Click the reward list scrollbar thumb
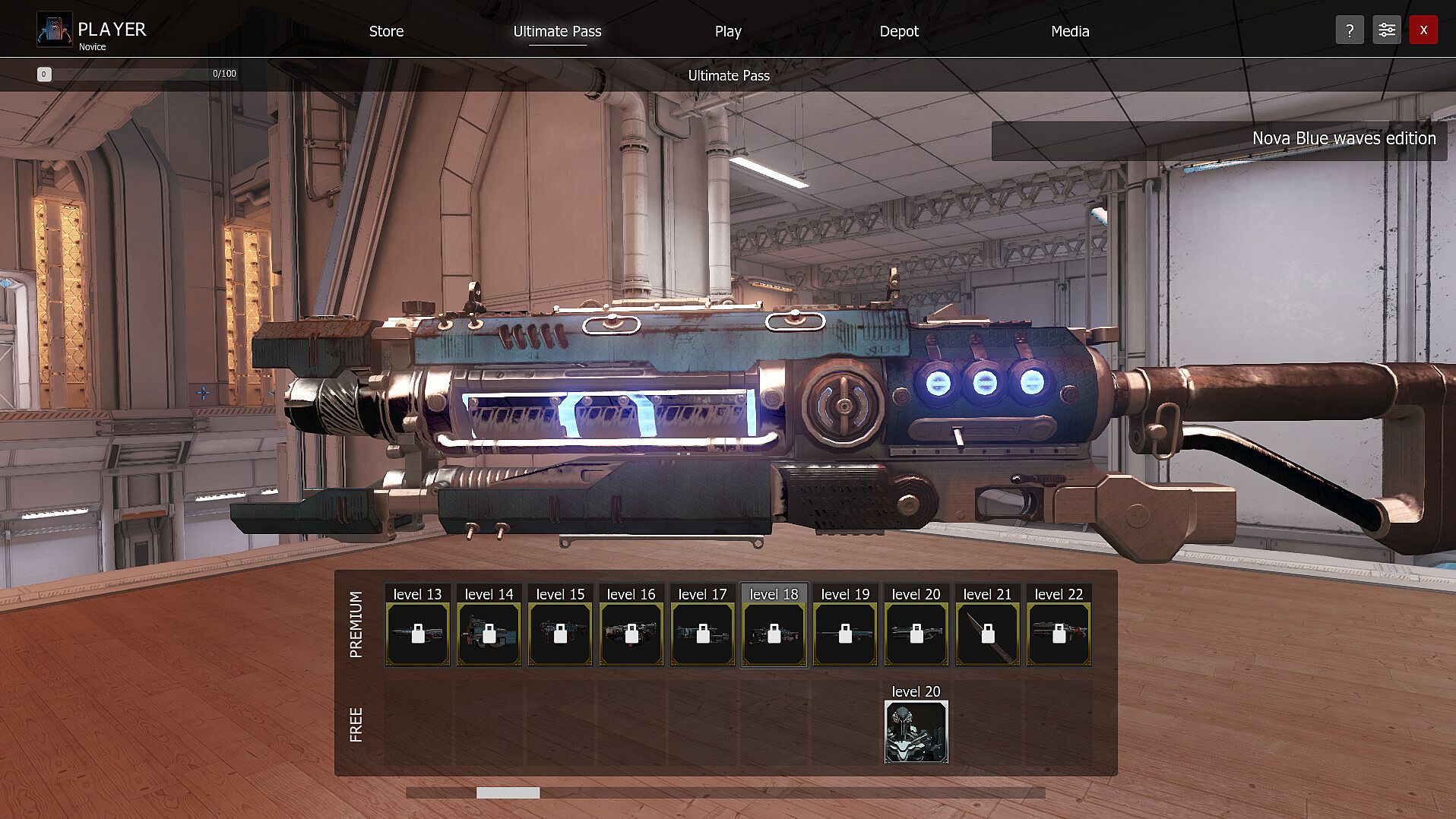 tap(508, 793)
